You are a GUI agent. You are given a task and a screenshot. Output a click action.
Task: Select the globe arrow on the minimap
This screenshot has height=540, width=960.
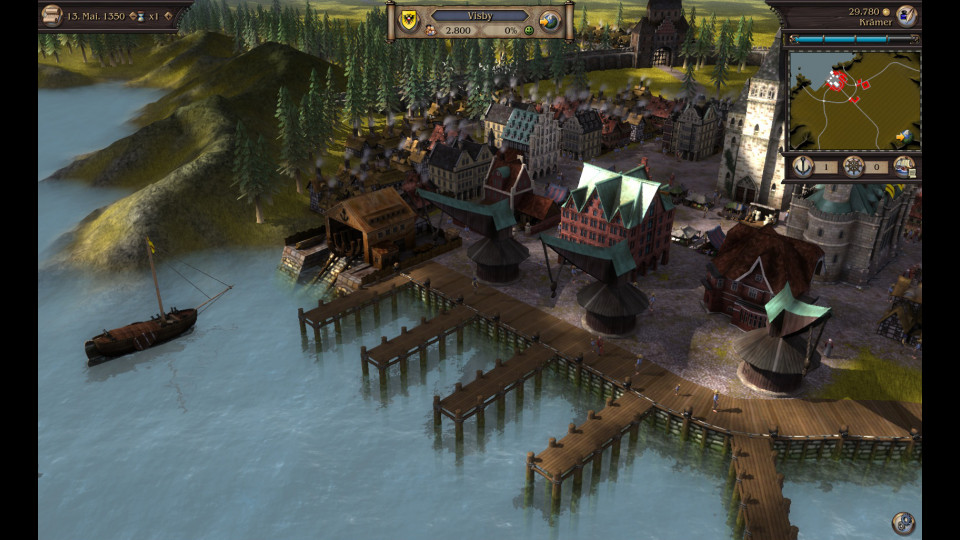pyautogui.click(x=905, y=136)
